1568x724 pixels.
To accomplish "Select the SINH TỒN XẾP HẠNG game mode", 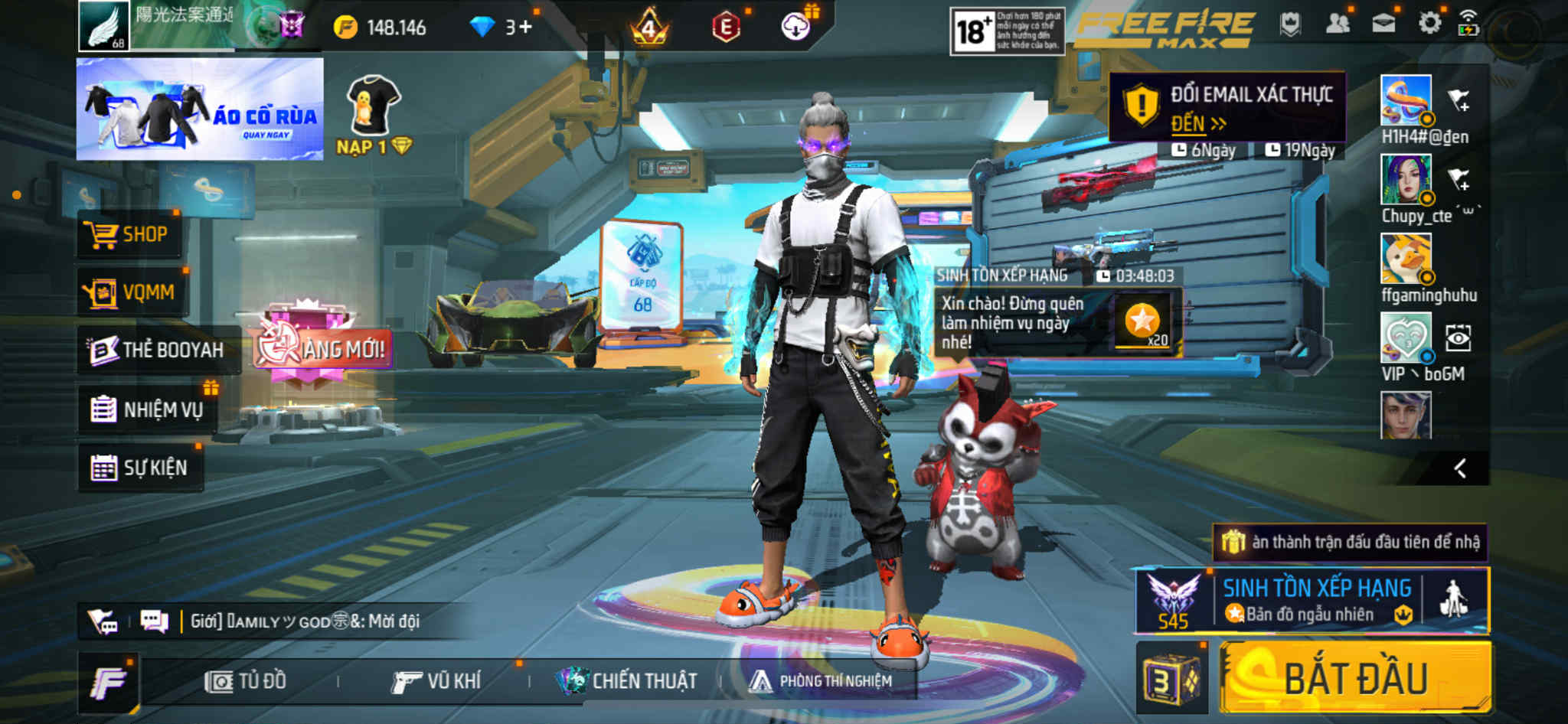I will click(x=1315, y=601).
